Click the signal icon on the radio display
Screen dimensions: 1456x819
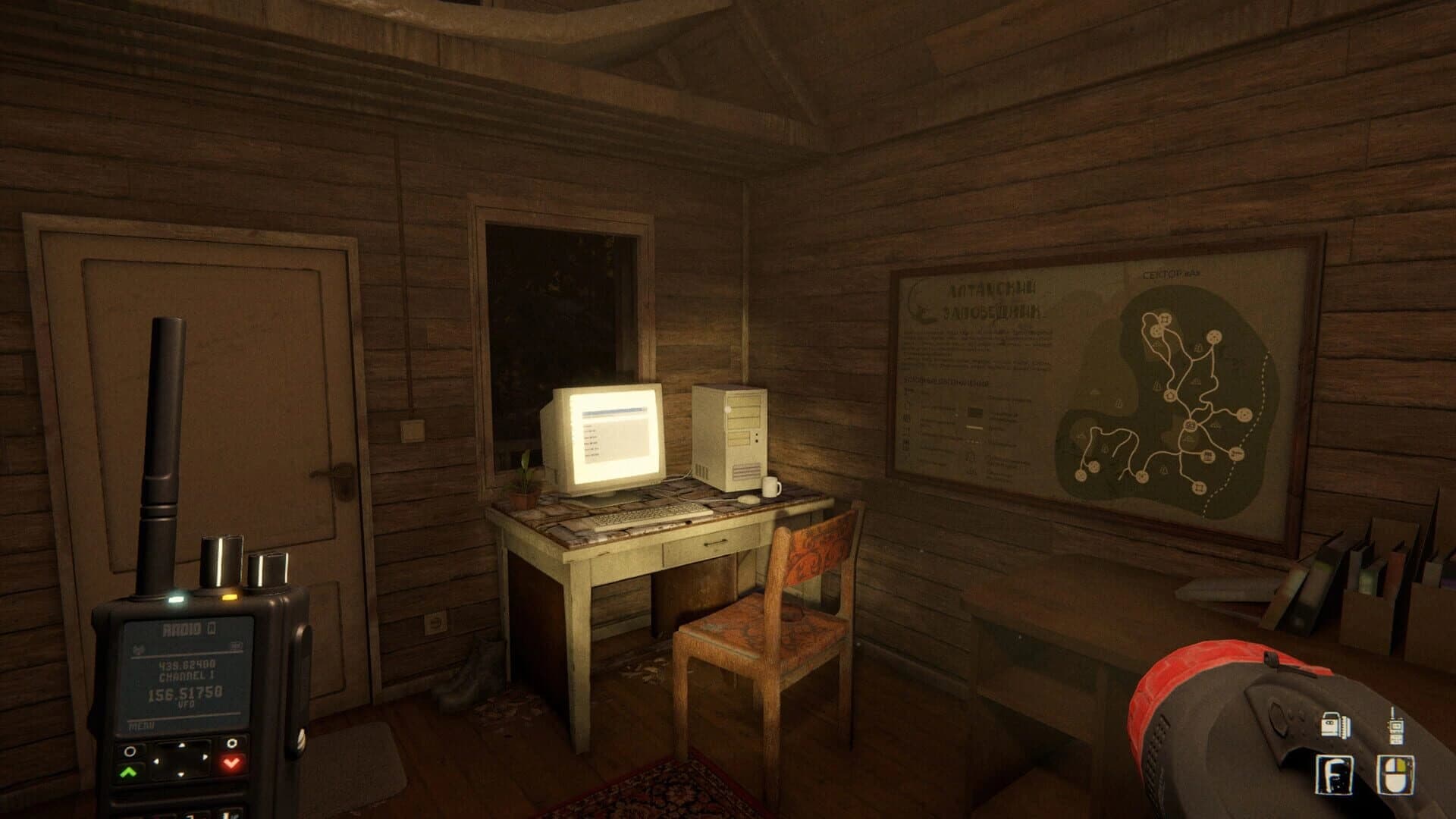click(139, 648)
